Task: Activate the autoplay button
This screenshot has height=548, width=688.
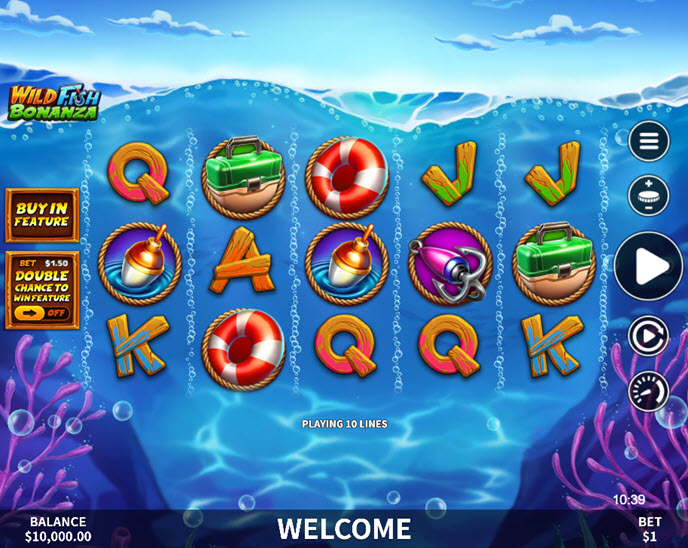Action: tap(648, 337)
